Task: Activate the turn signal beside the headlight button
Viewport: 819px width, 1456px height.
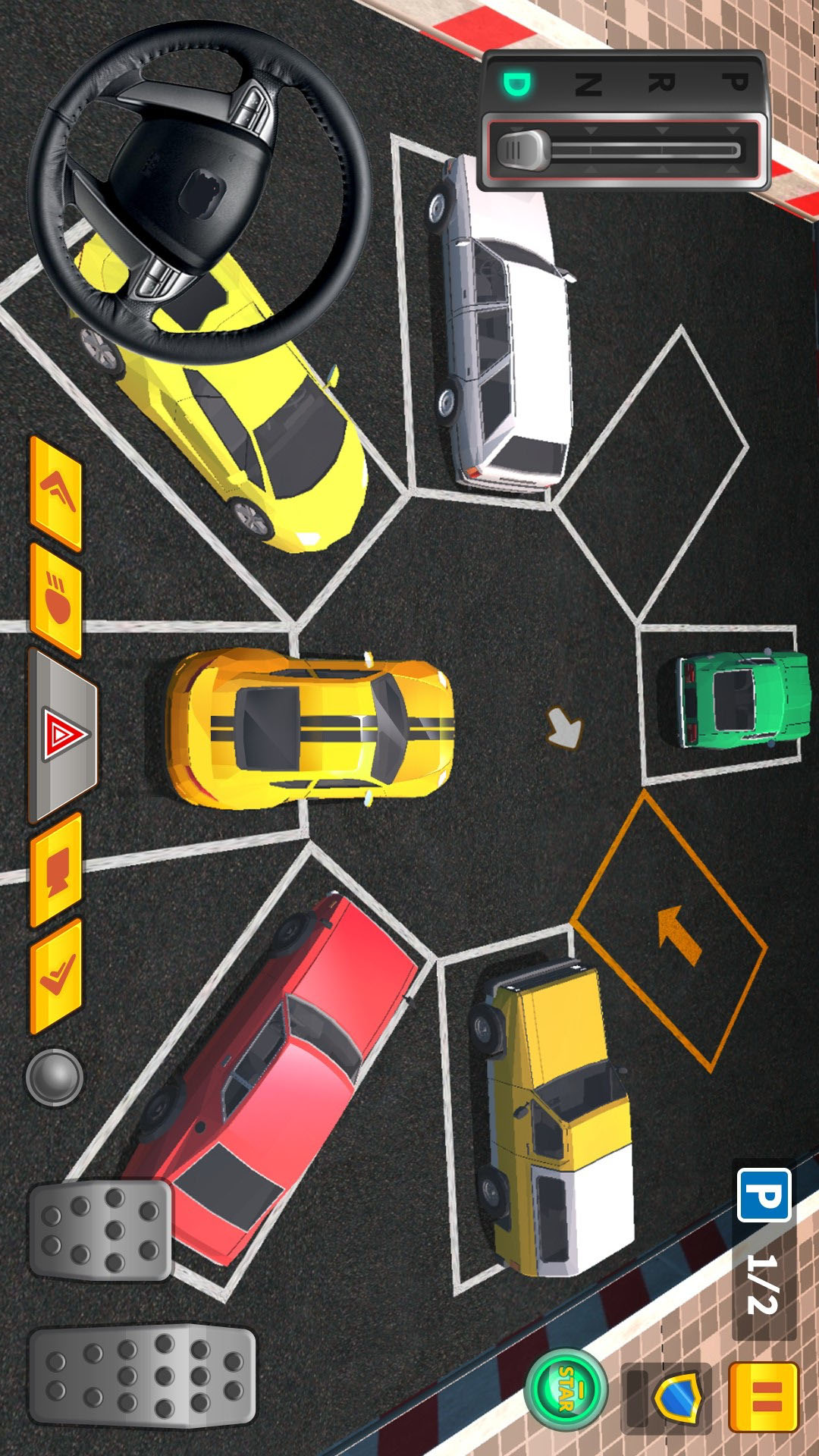Action: [56, 493]
